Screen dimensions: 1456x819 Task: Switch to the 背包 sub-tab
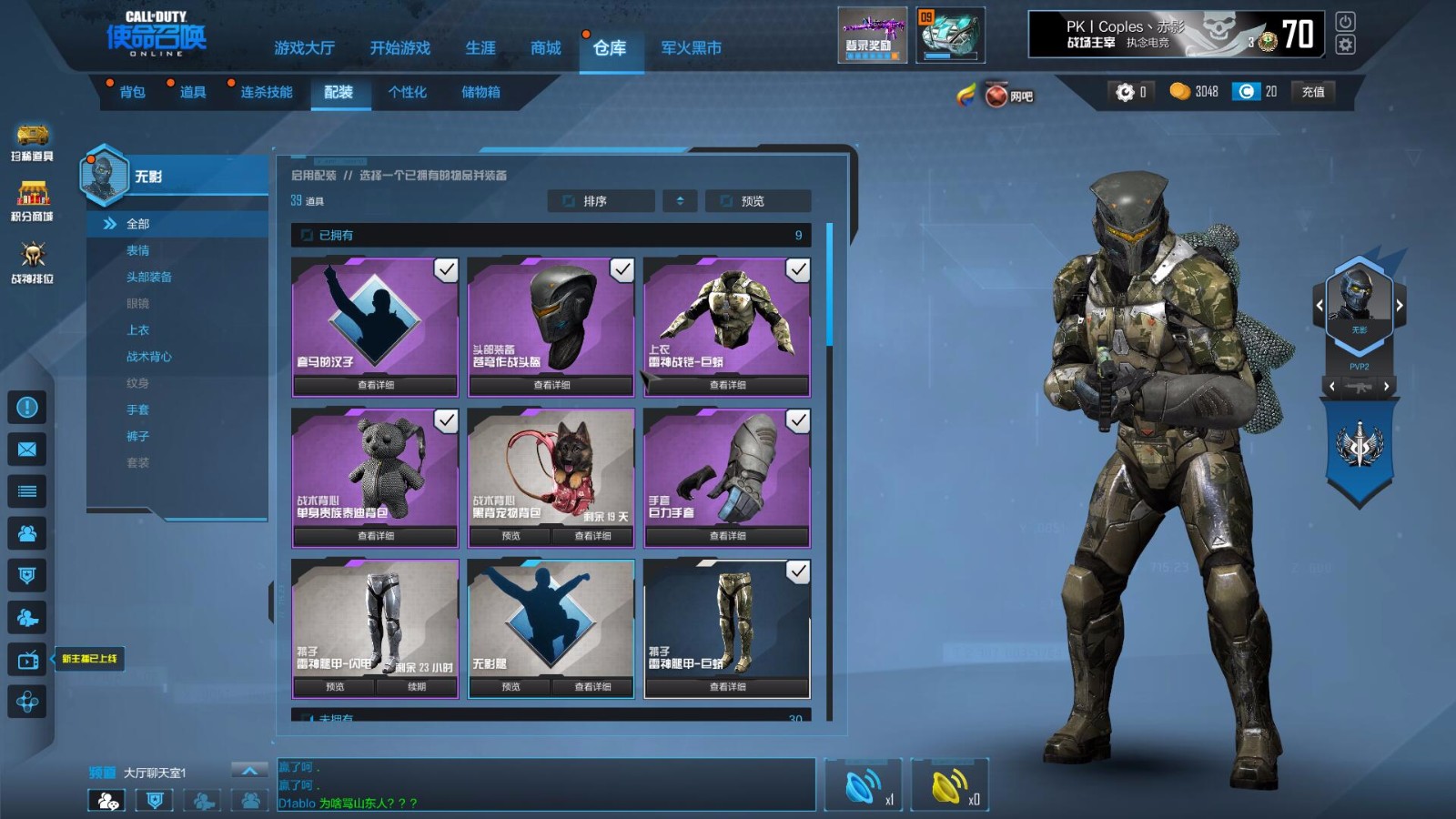pyautogui.click(x=132, y=92)
